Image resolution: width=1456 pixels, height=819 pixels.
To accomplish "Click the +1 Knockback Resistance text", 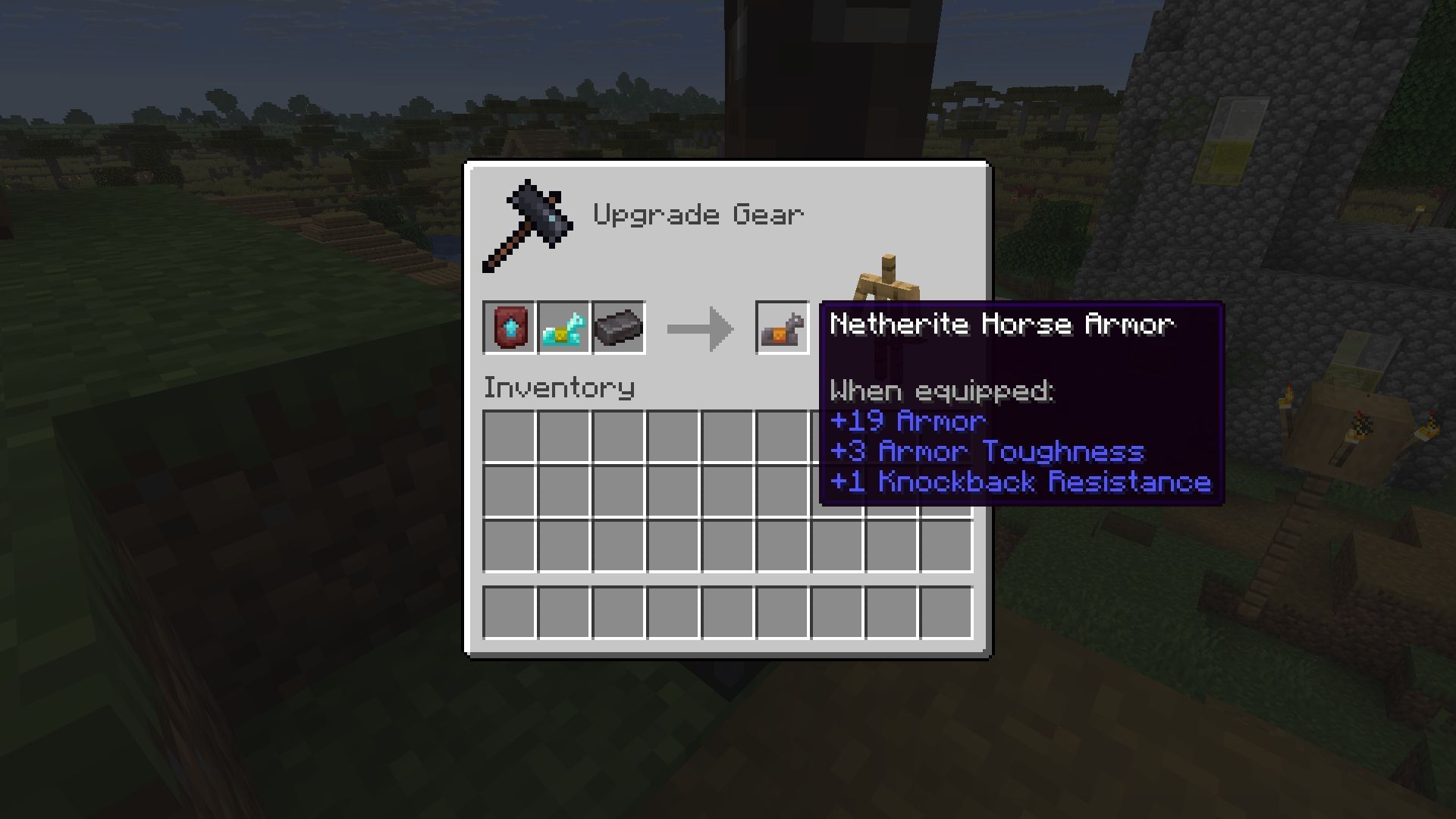I will coord(1021,482).
